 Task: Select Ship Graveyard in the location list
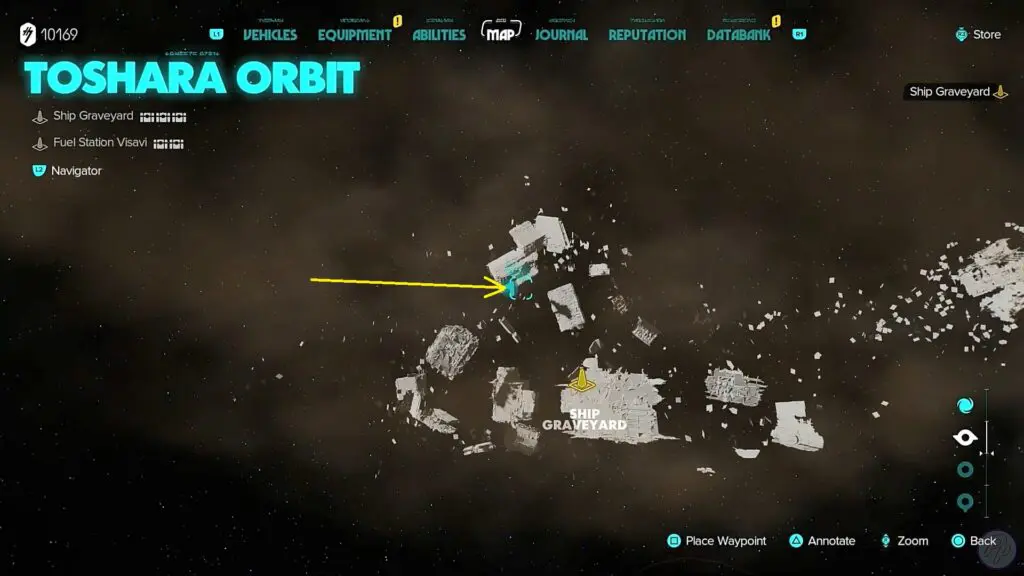(93, 116)
